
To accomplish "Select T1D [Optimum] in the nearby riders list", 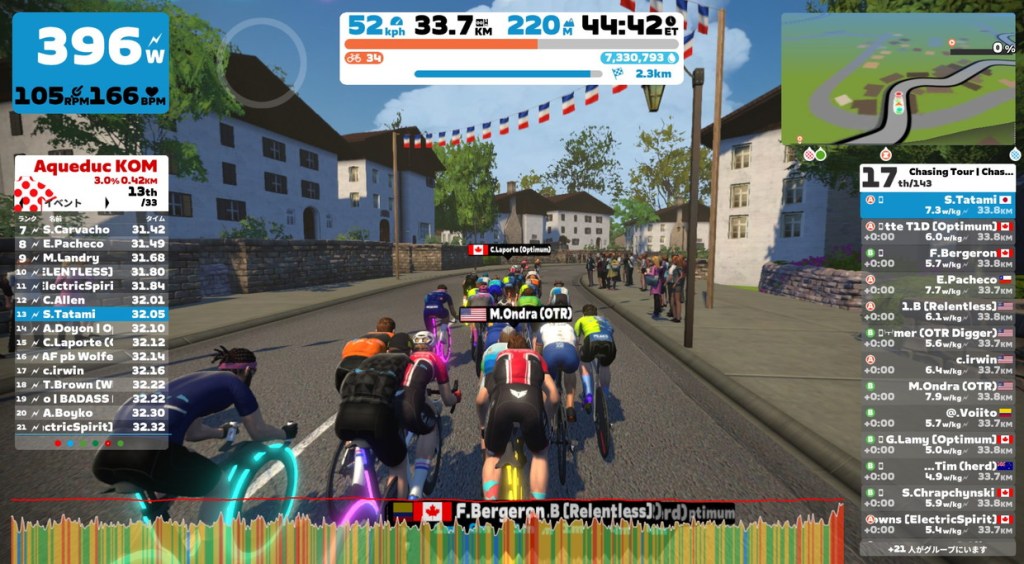I will (x=938, y=232).
